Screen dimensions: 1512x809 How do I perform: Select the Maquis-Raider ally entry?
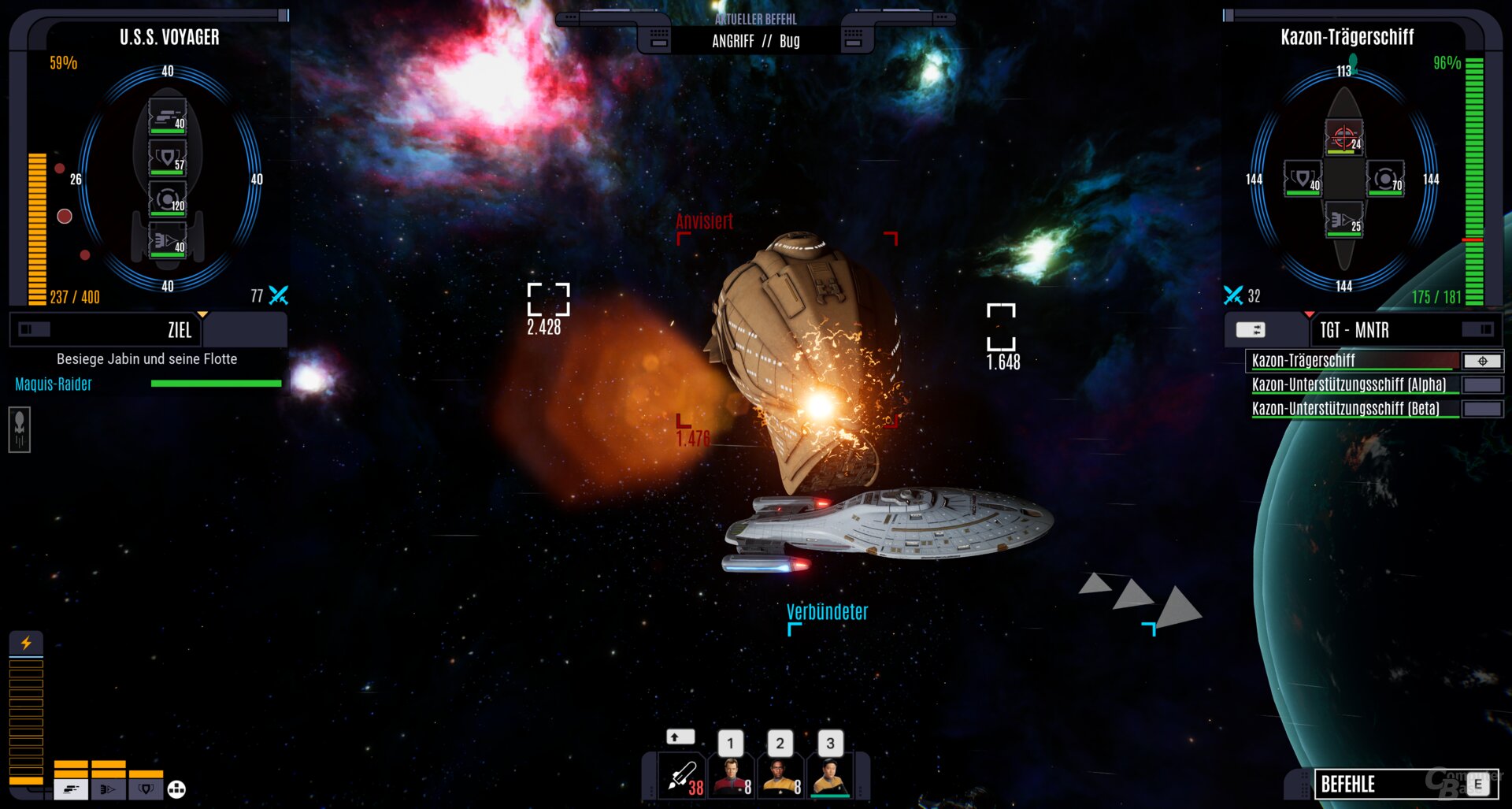54,384
